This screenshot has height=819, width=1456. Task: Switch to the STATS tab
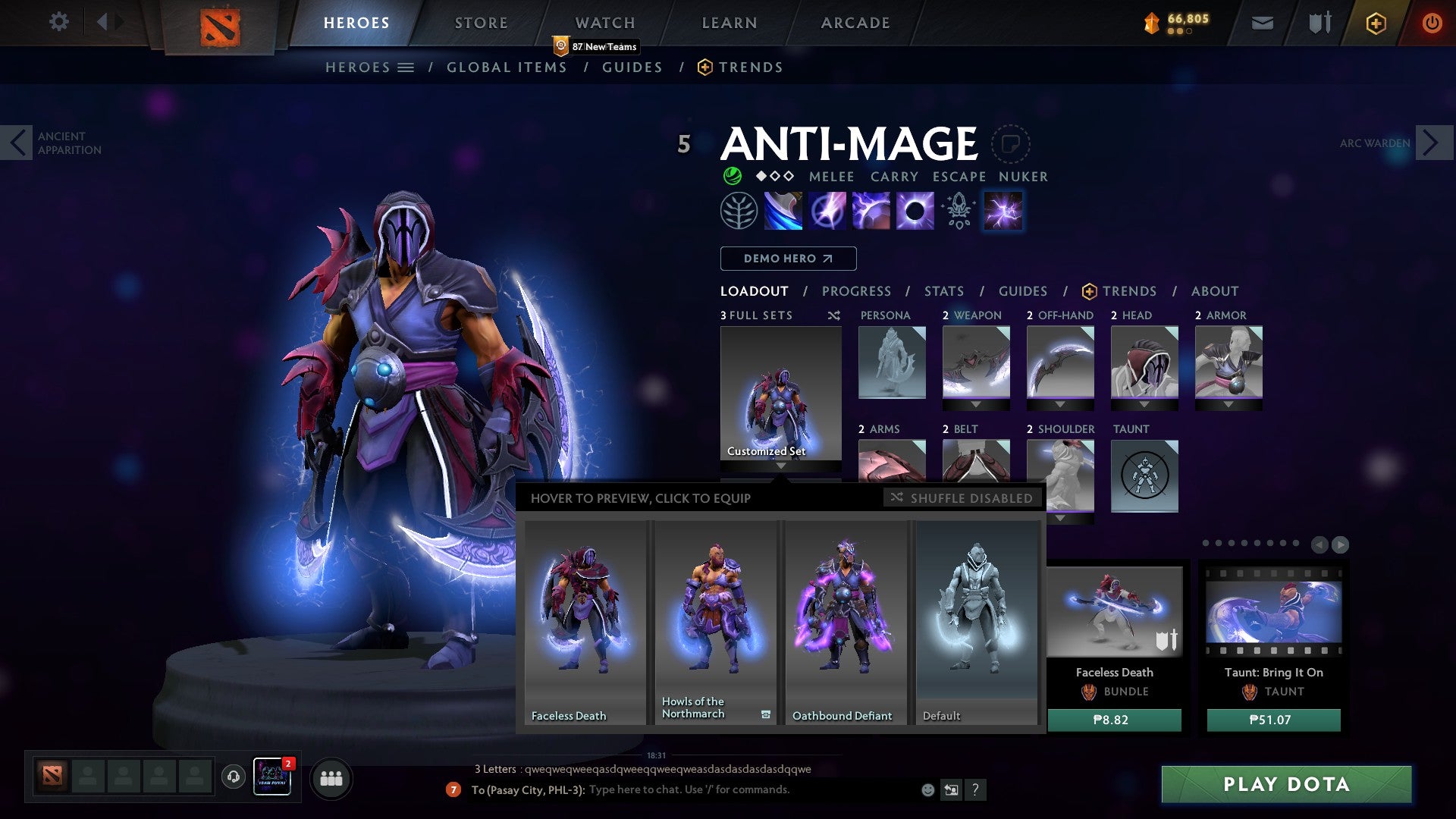click(x=943, y=290)
